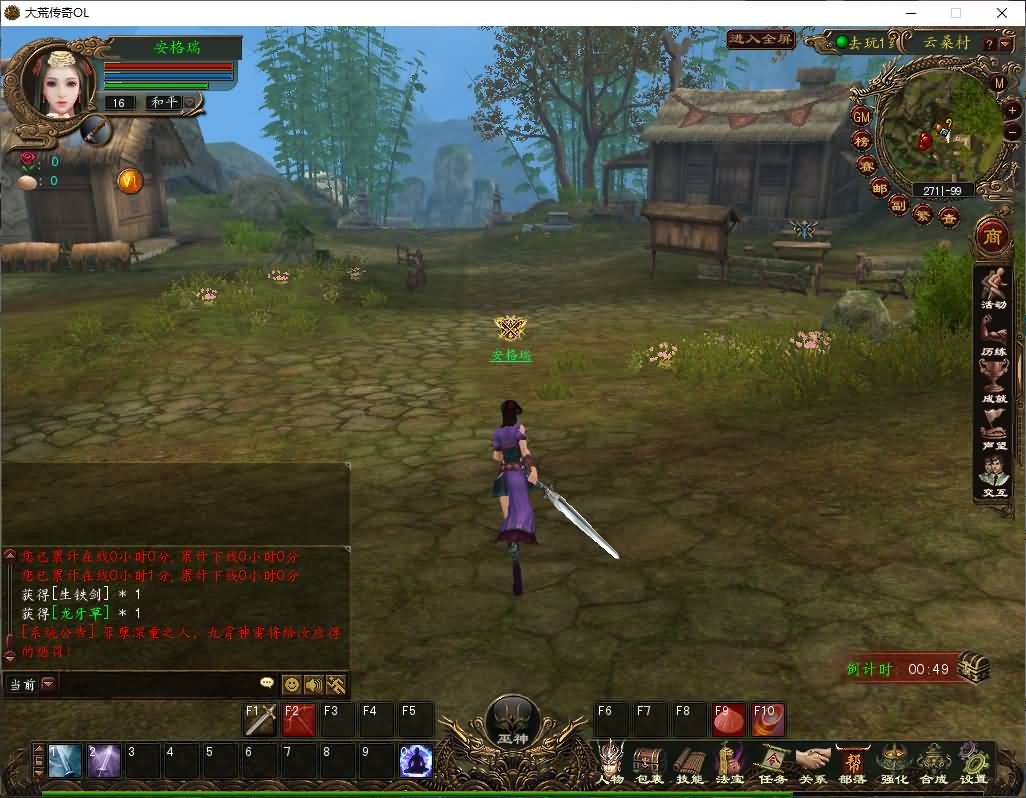Open the 任务 quest log

[x=772, y=762]
